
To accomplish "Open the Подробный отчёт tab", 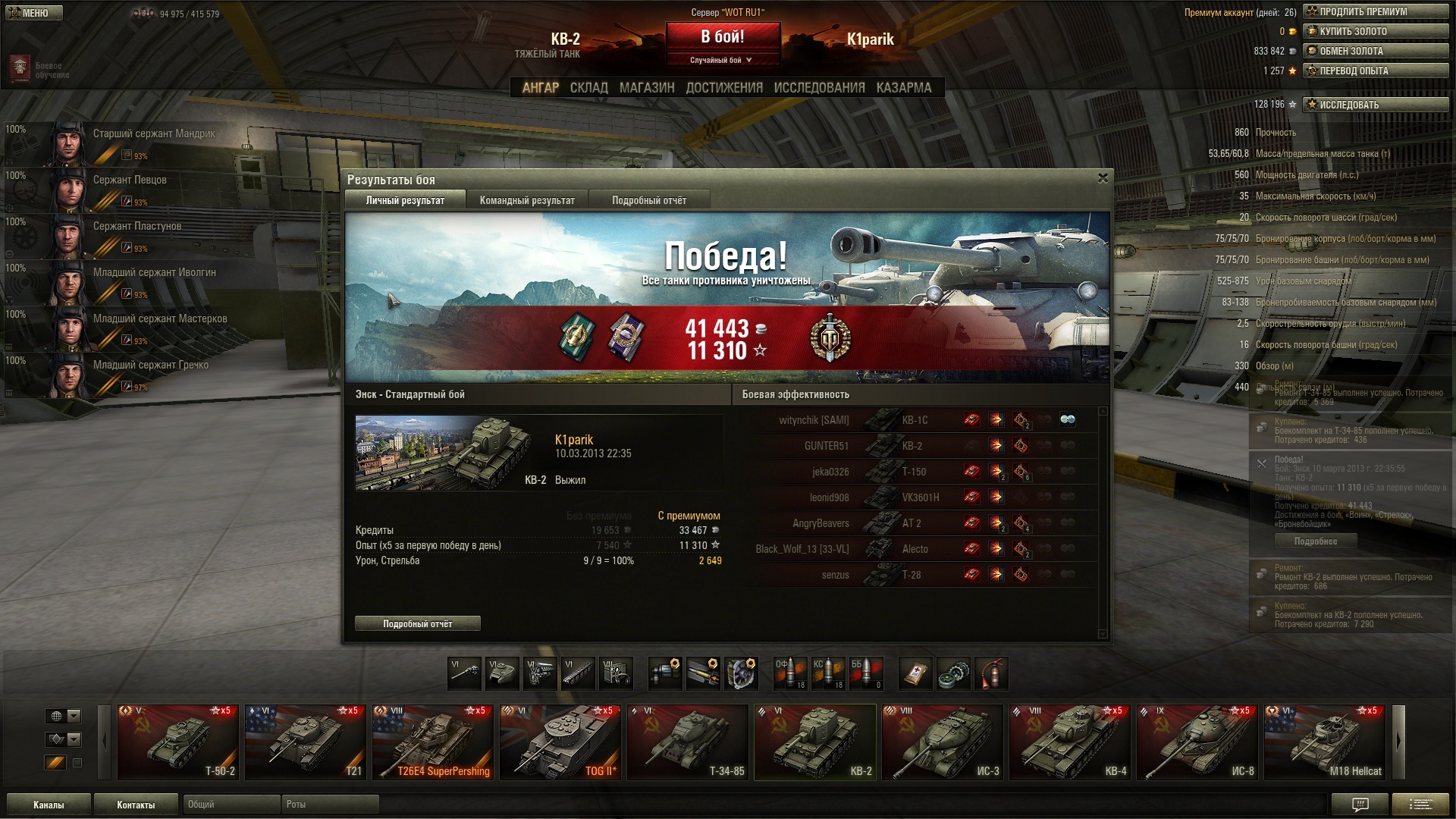I will (648, 200).
